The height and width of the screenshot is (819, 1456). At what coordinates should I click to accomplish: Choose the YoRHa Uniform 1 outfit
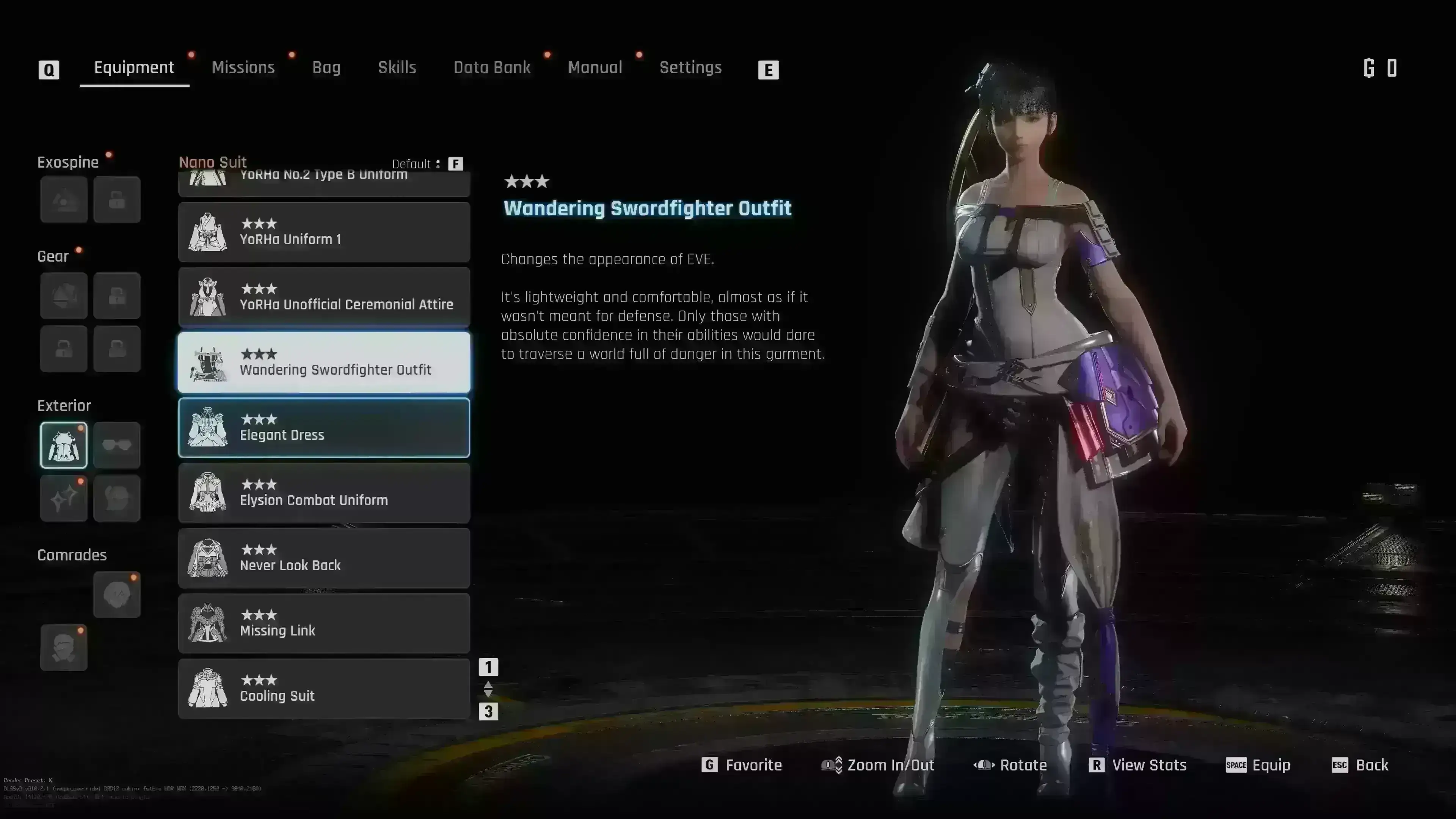tap(324, 232)
